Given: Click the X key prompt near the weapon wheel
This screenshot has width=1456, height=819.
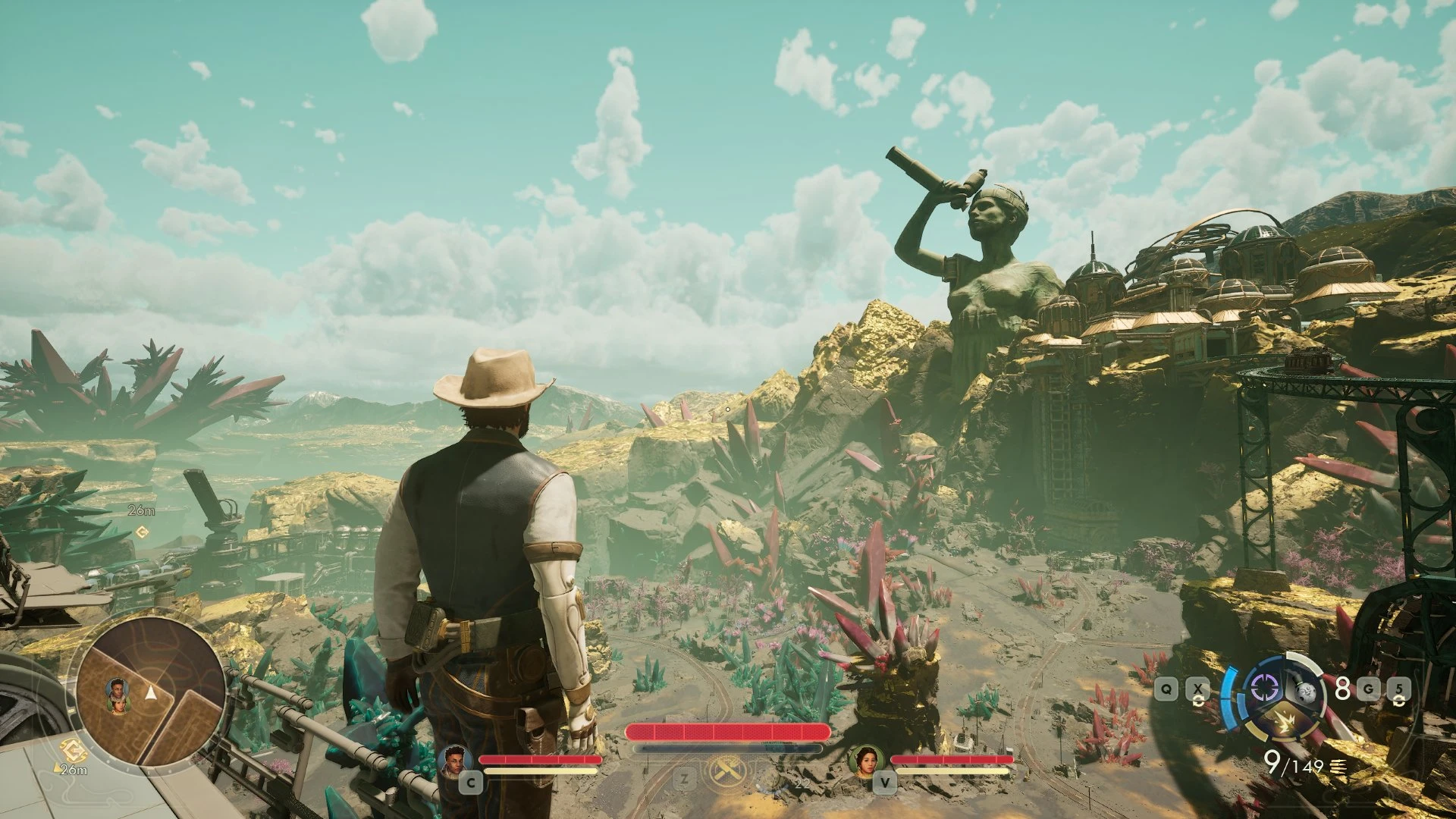Looking at the screenshot, I should tap(1197, 688).
